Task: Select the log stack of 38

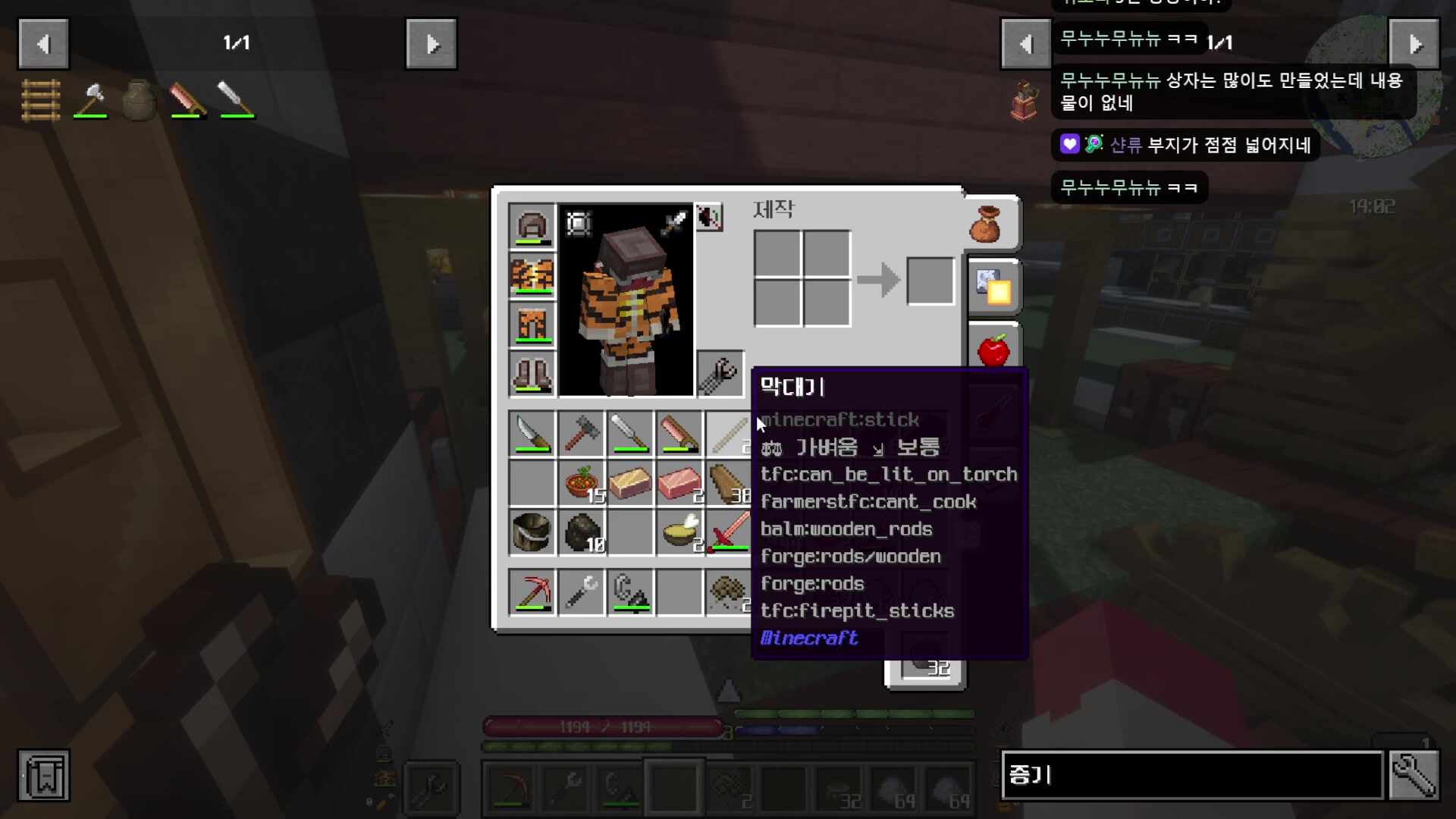Action: click(728, 483)
